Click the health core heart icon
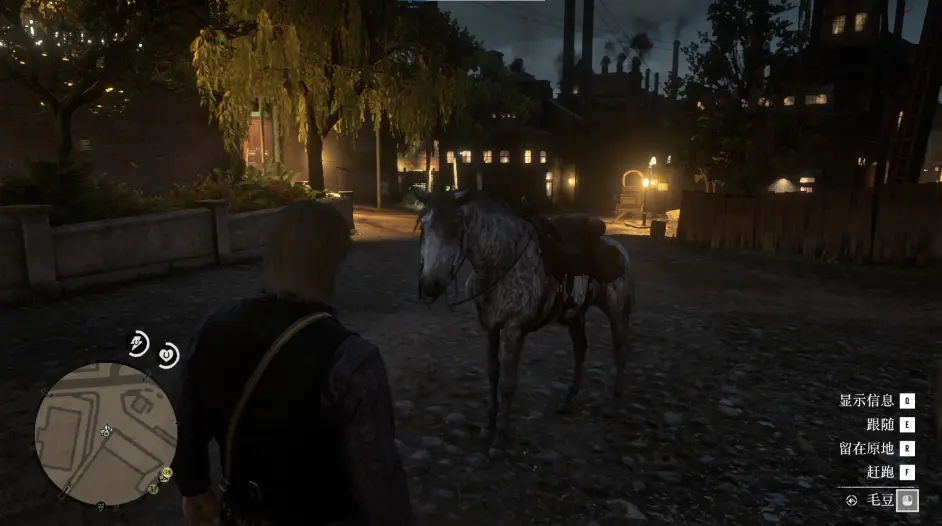This screenshot has height=526, width=942. click(x=168, y=354)
